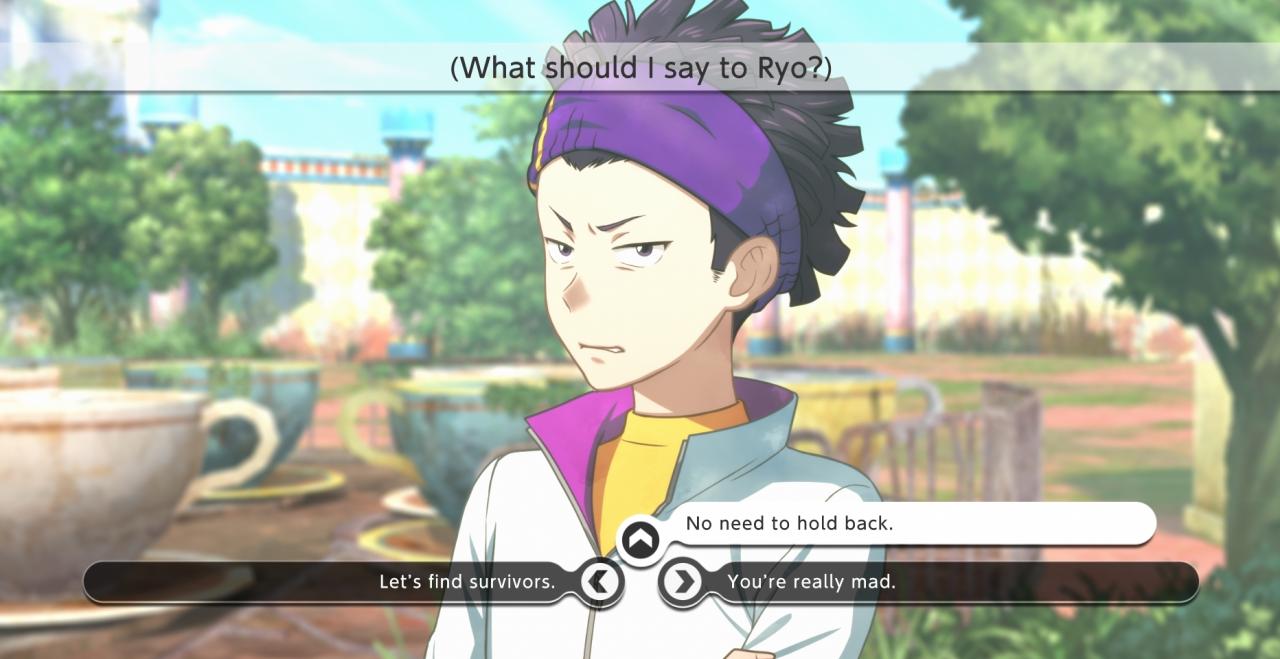Viewport: 1280px width, 659px height.
Task: Choose the reply "No need to hold back."
Action: [790, 523]
